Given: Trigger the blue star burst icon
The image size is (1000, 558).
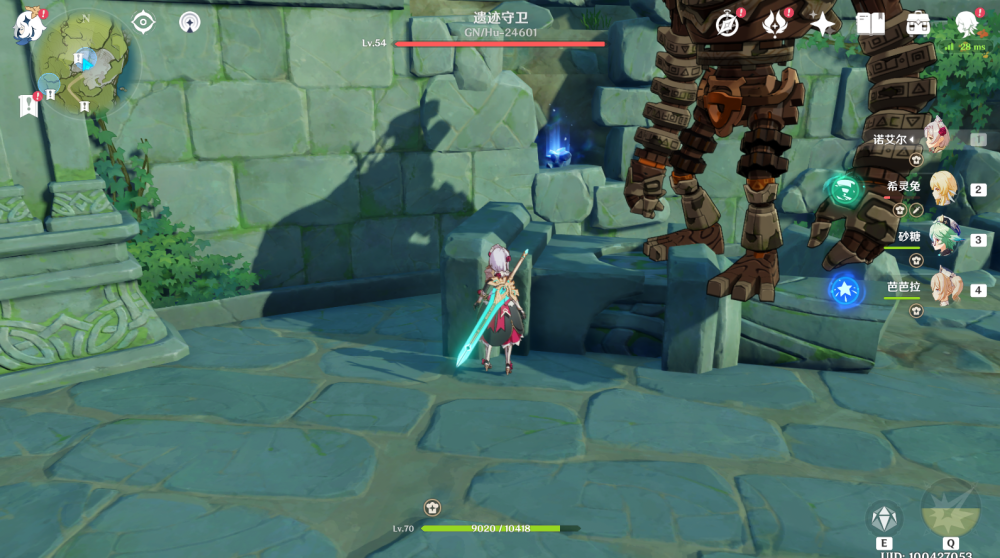Looking at the screenshot, I should [x=845, y=290].
